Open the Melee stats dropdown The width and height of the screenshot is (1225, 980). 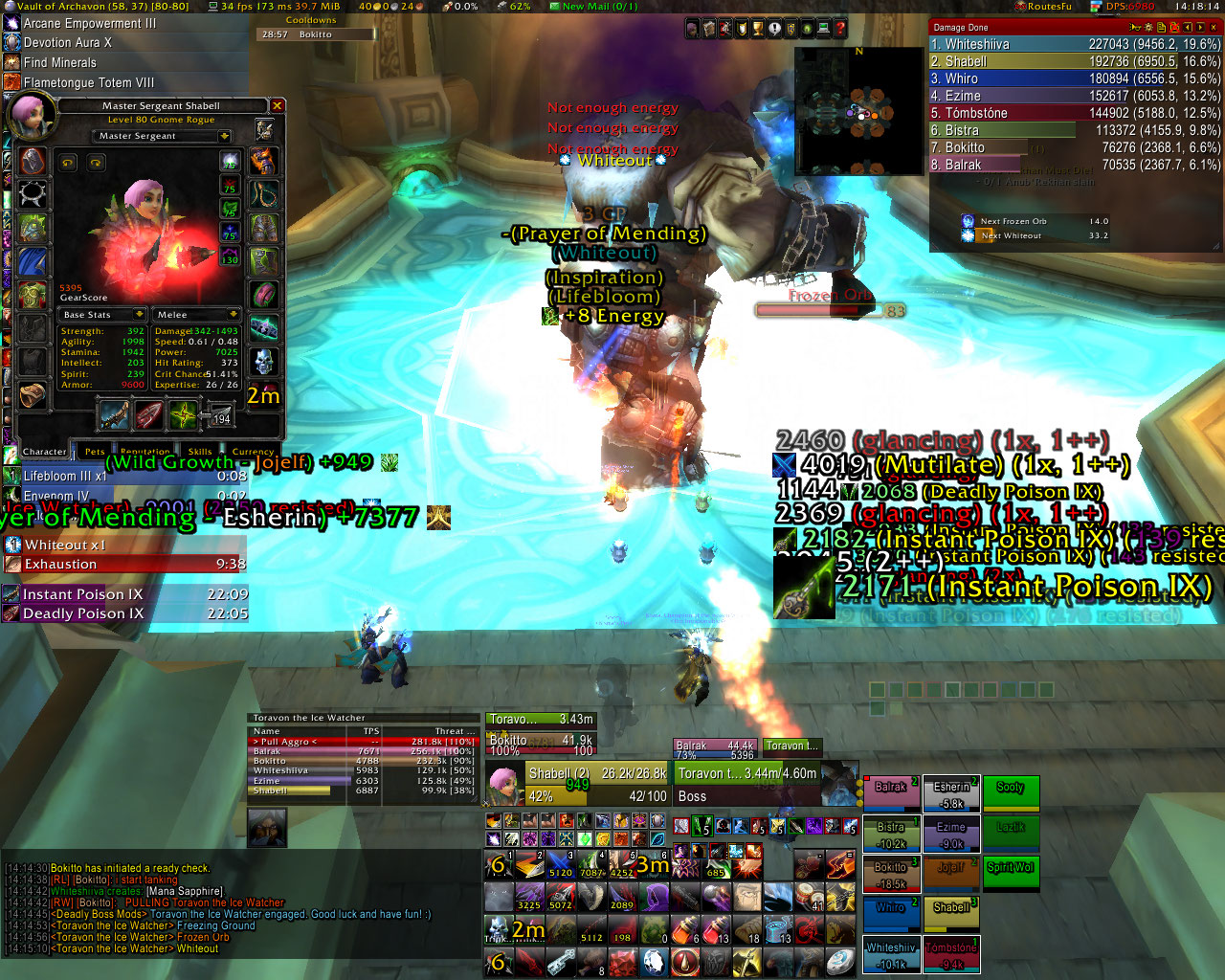(233, 315)
